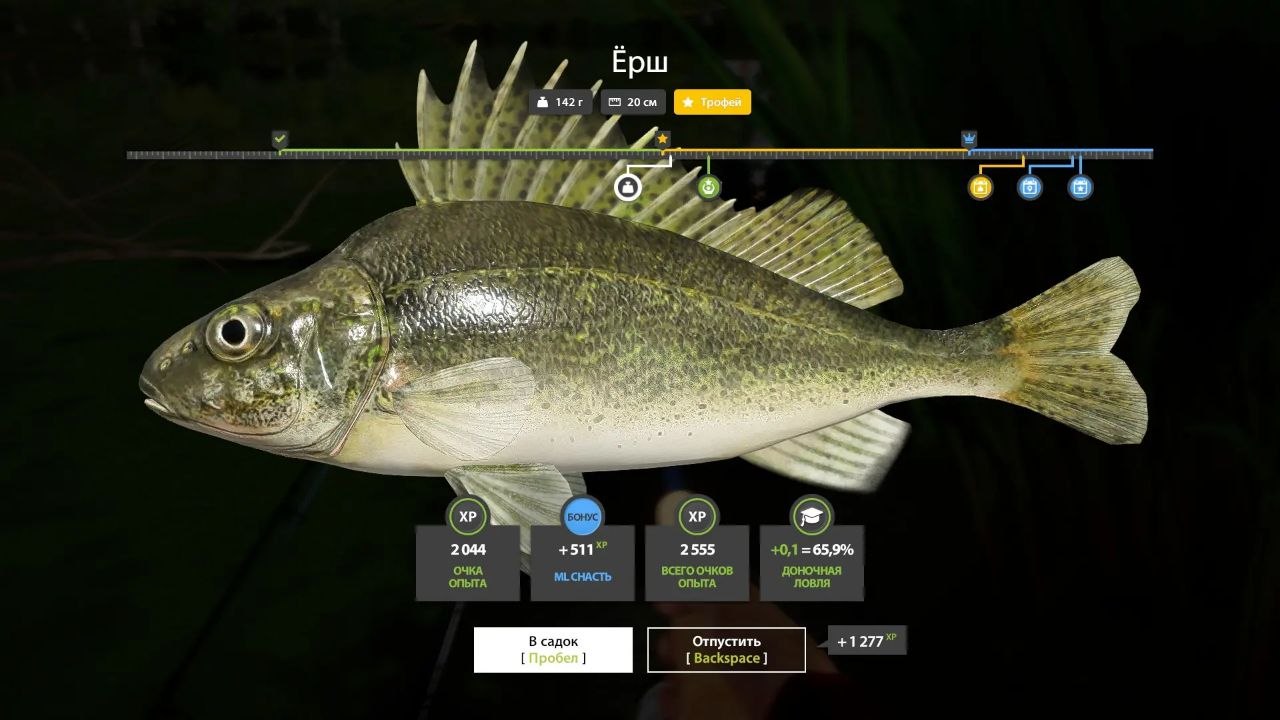
Task: Click the star on the yellow Трофей badge
Action: pyautogui.click(x=687, y=101)
